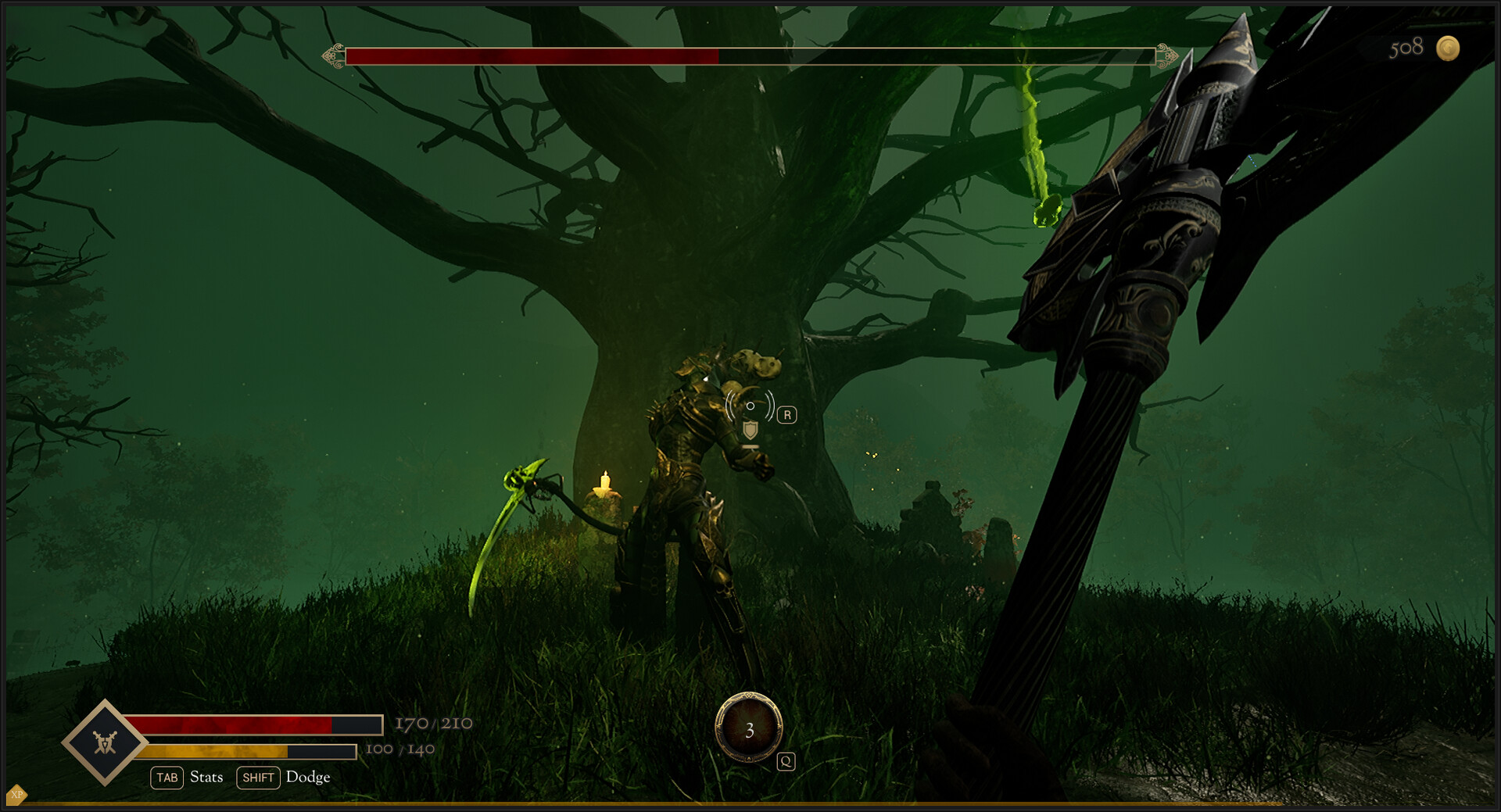Open Stats via the TAB prompt
The height and width of the screenshot is (812, 1501).
click(x=167, y=778)
